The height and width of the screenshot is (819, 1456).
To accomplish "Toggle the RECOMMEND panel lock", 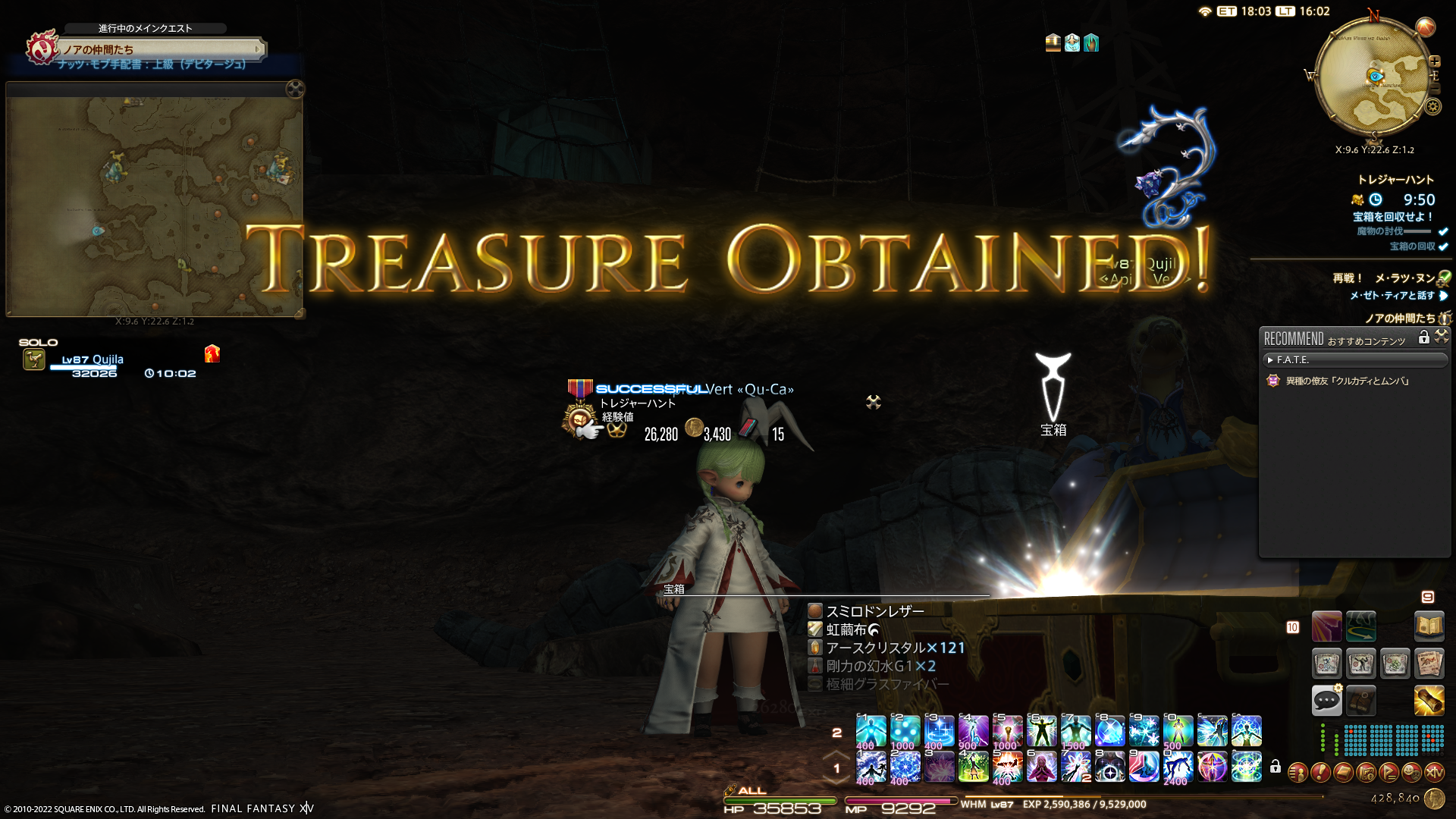I will [x=1423, y=337].
